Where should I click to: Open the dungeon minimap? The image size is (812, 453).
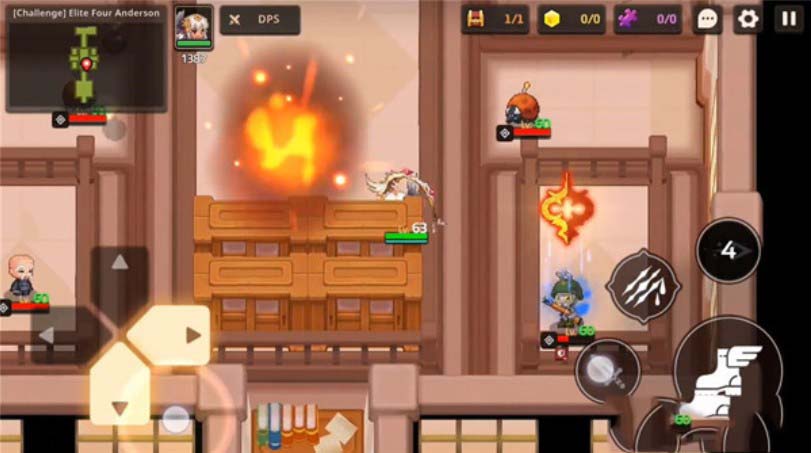click(86, 60)
